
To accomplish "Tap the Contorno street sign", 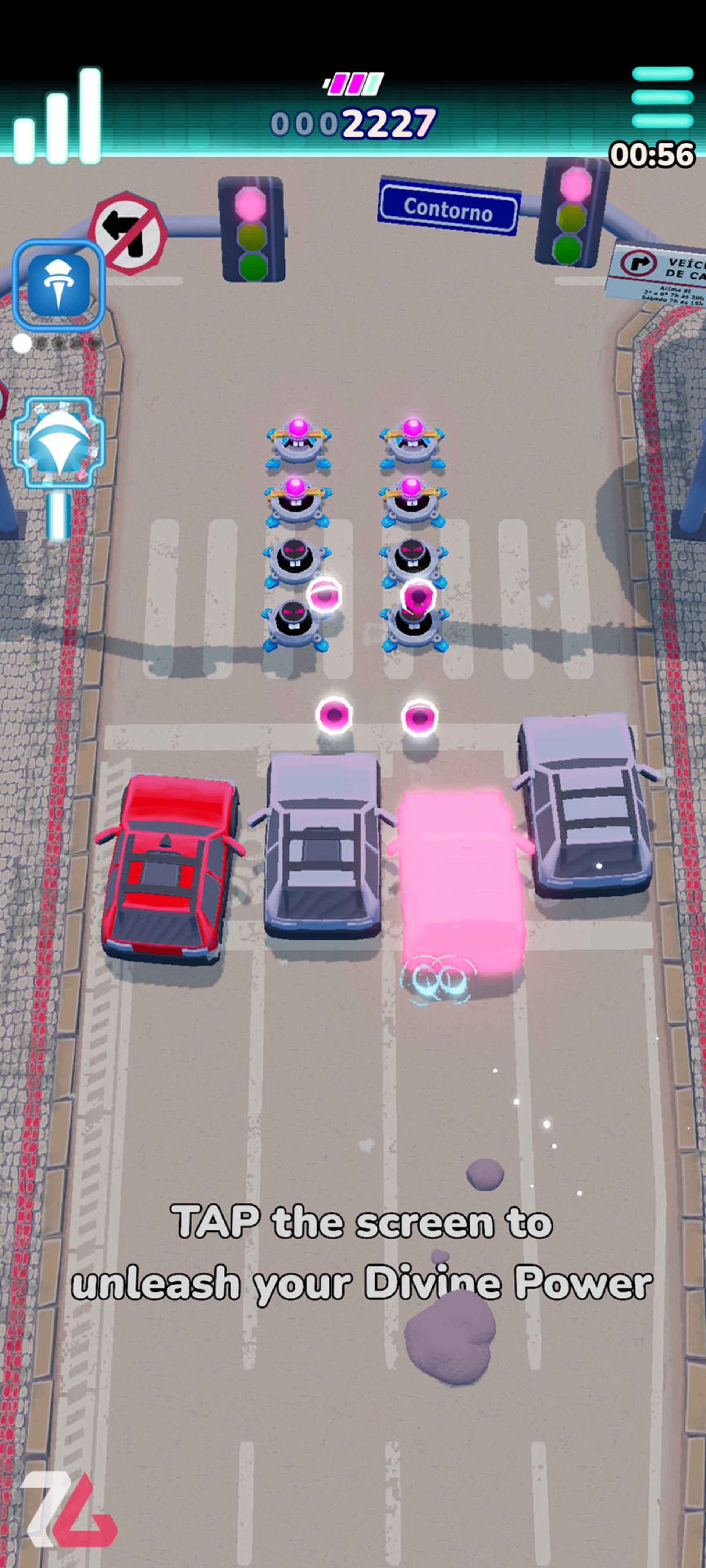I will tap(448, 207).
